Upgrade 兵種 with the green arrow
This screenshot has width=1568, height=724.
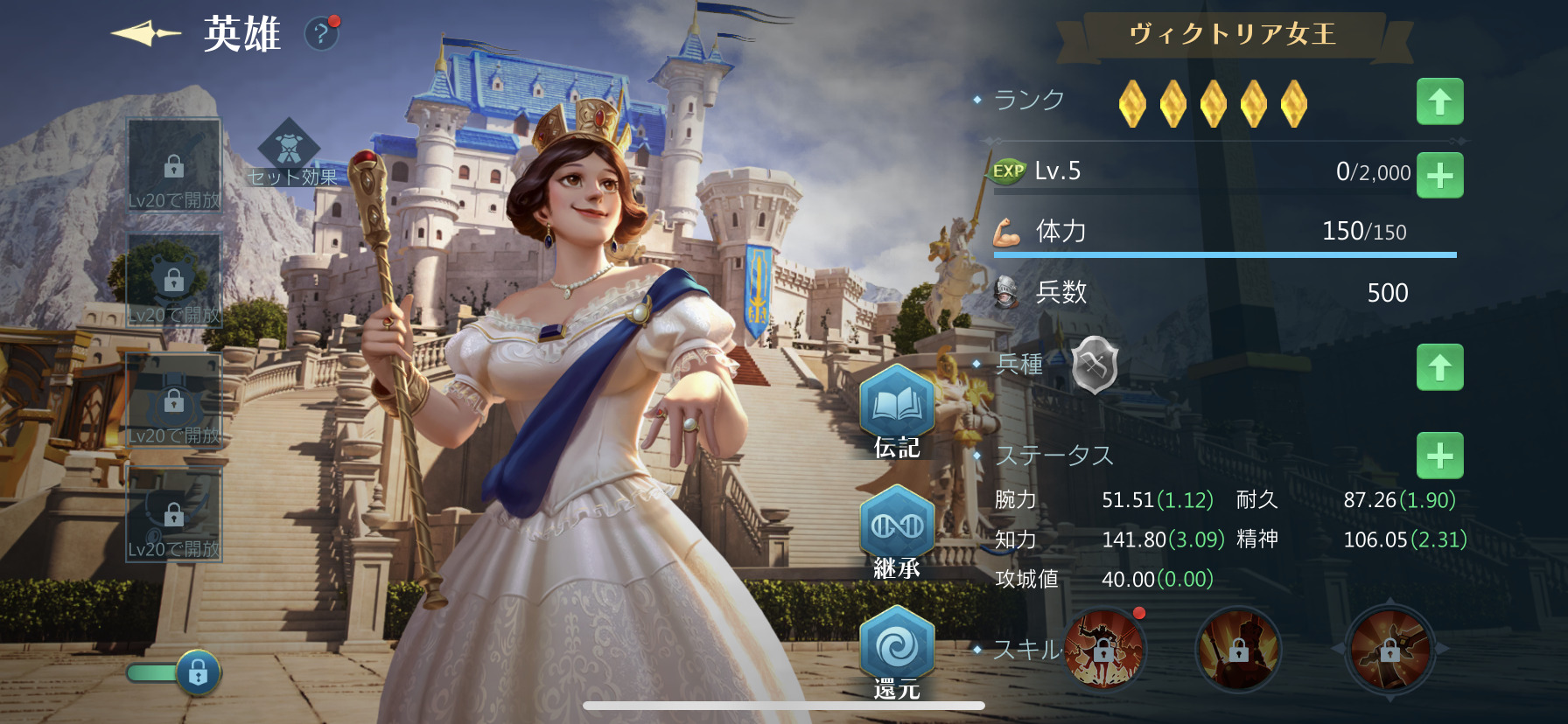click(1439, 367)
